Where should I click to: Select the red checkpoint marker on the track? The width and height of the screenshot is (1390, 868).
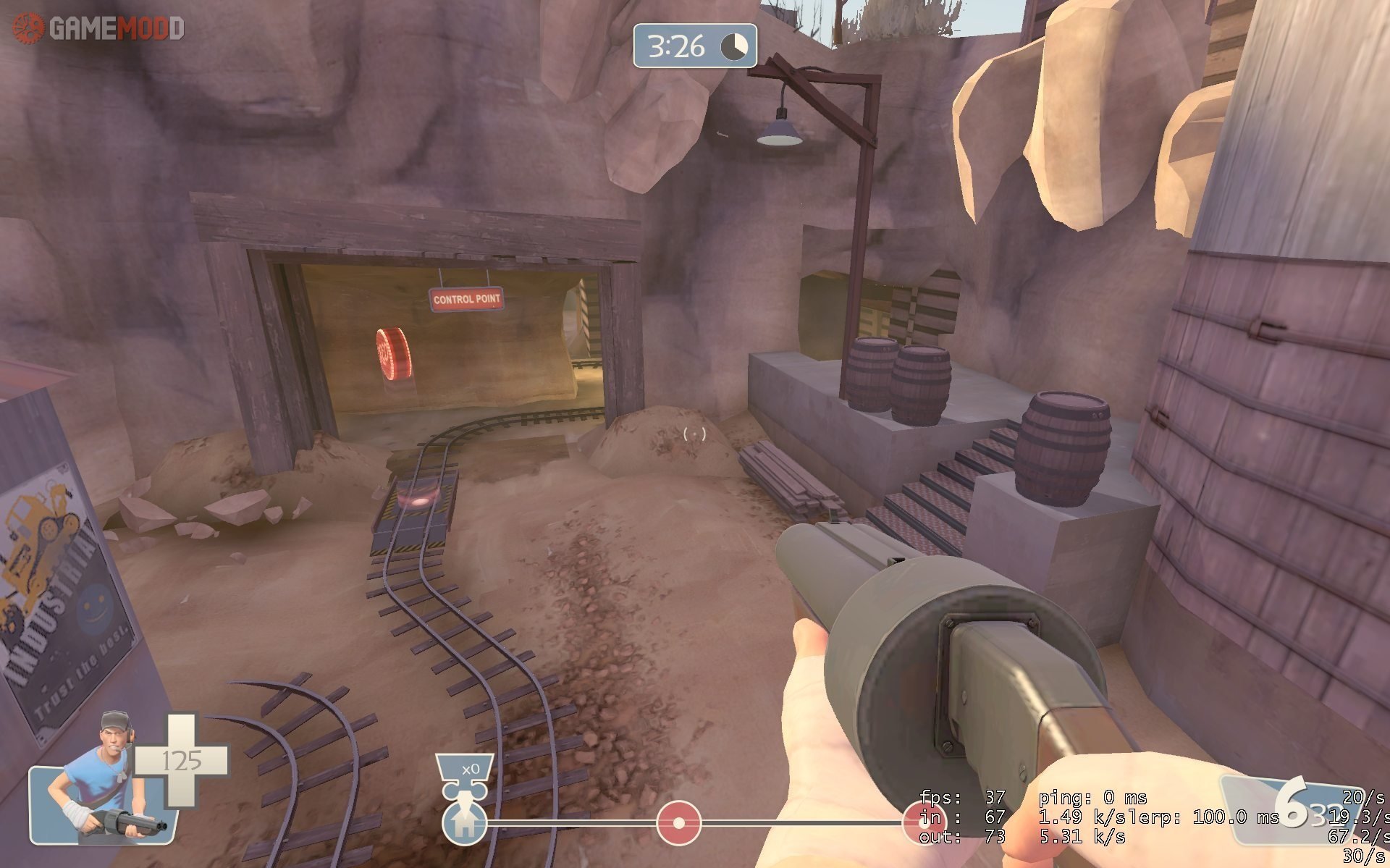(678, 823)
